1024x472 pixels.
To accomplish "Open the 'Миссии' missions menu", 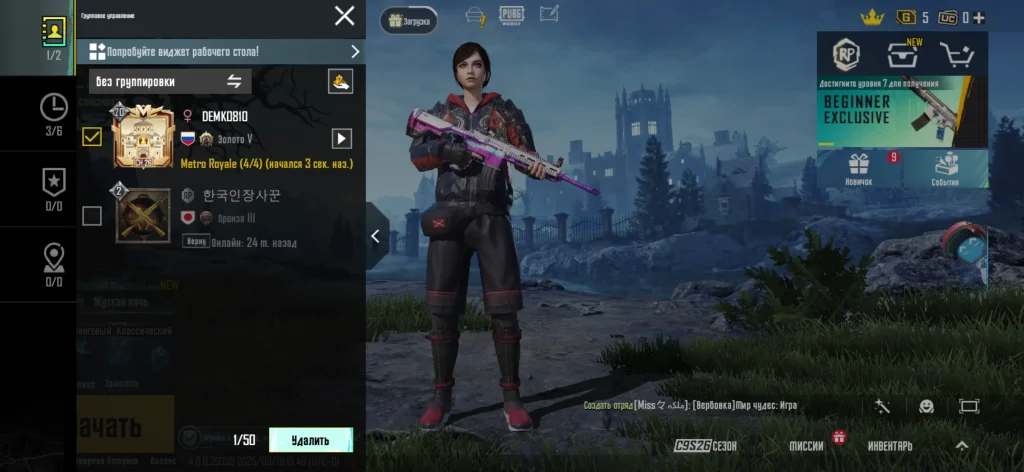I will 808,446.
